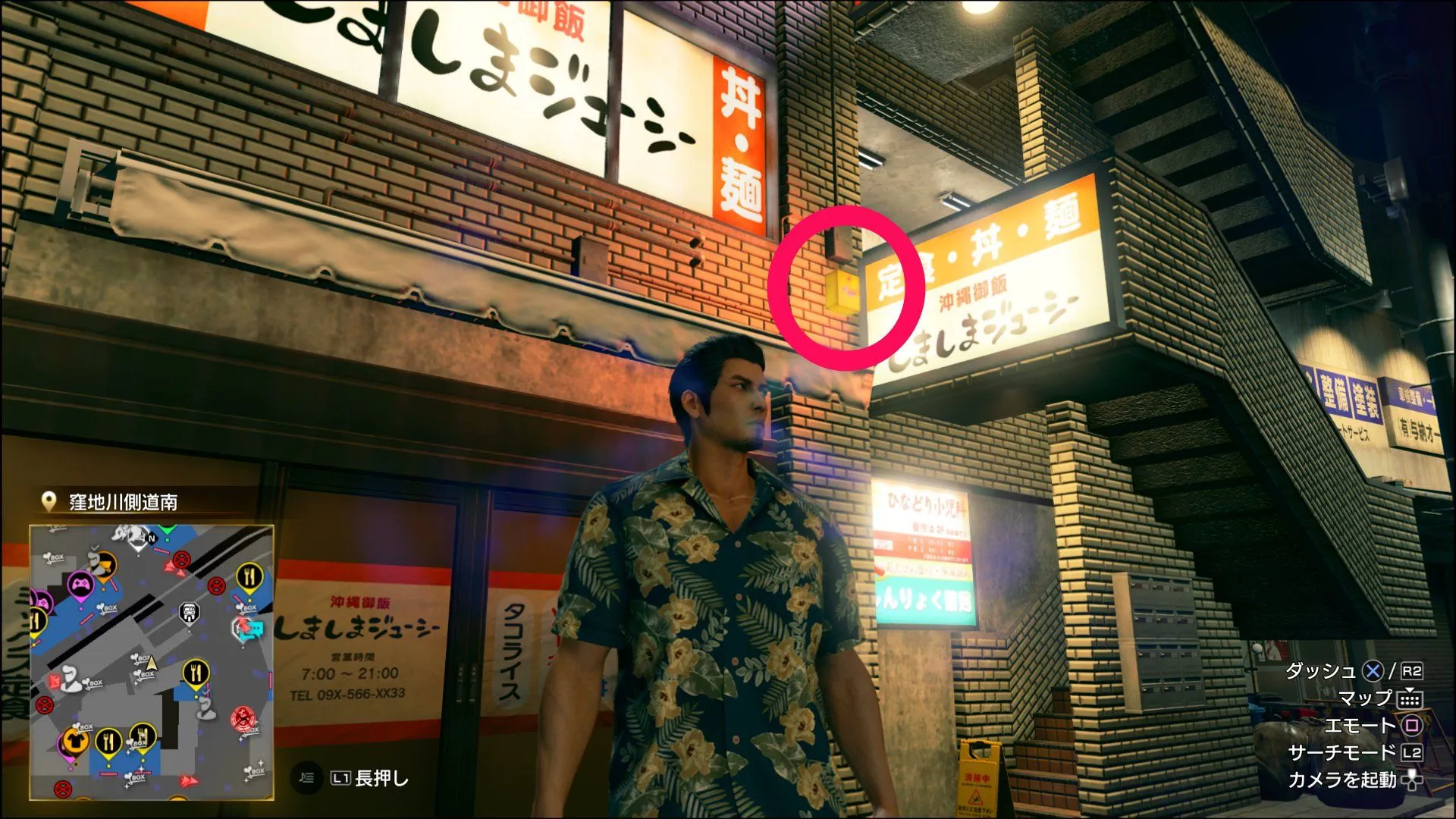Click a red no-entry symbol on the minimap
Viewport: 1456px width, 819px height.
180,559
